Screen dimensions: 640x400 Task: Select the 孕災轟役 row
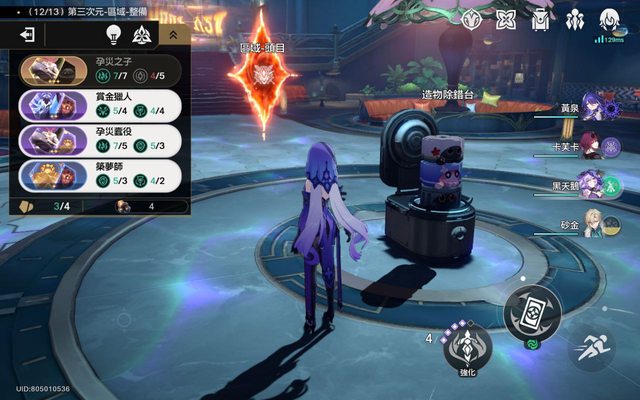[100, 138]
